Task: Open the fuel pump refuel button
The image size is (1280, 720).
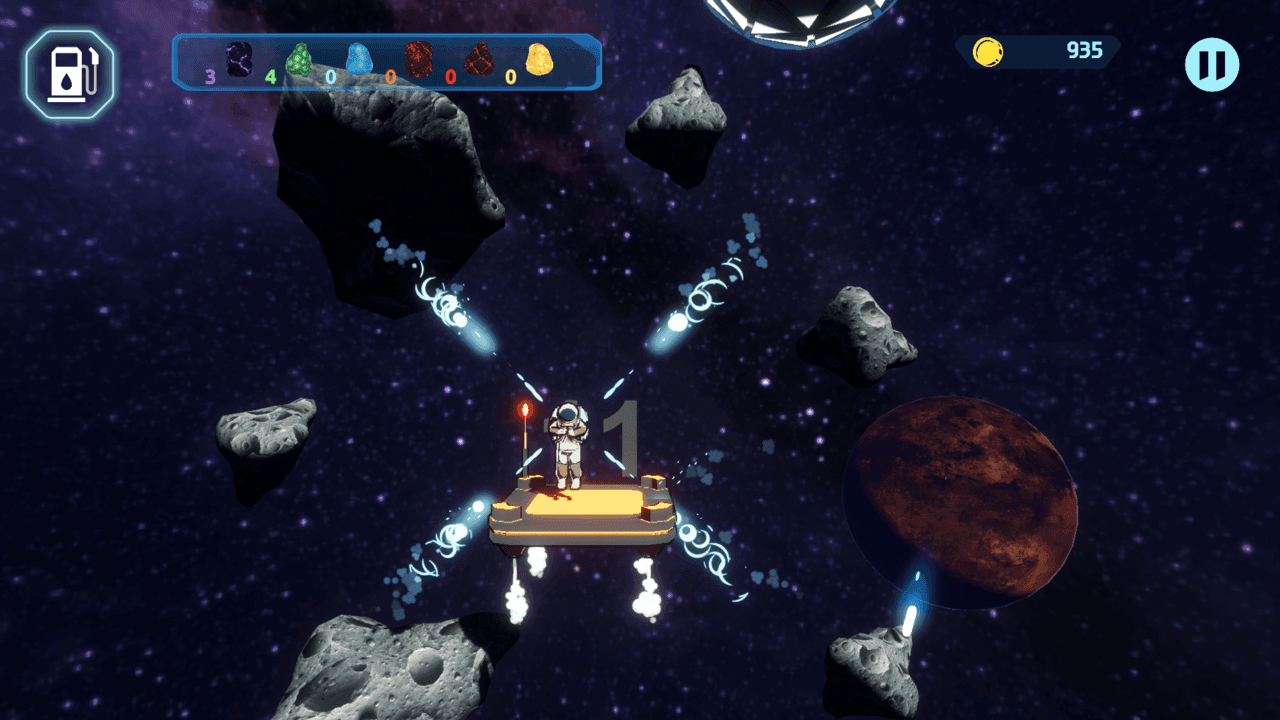Action: tap(70, 73)
